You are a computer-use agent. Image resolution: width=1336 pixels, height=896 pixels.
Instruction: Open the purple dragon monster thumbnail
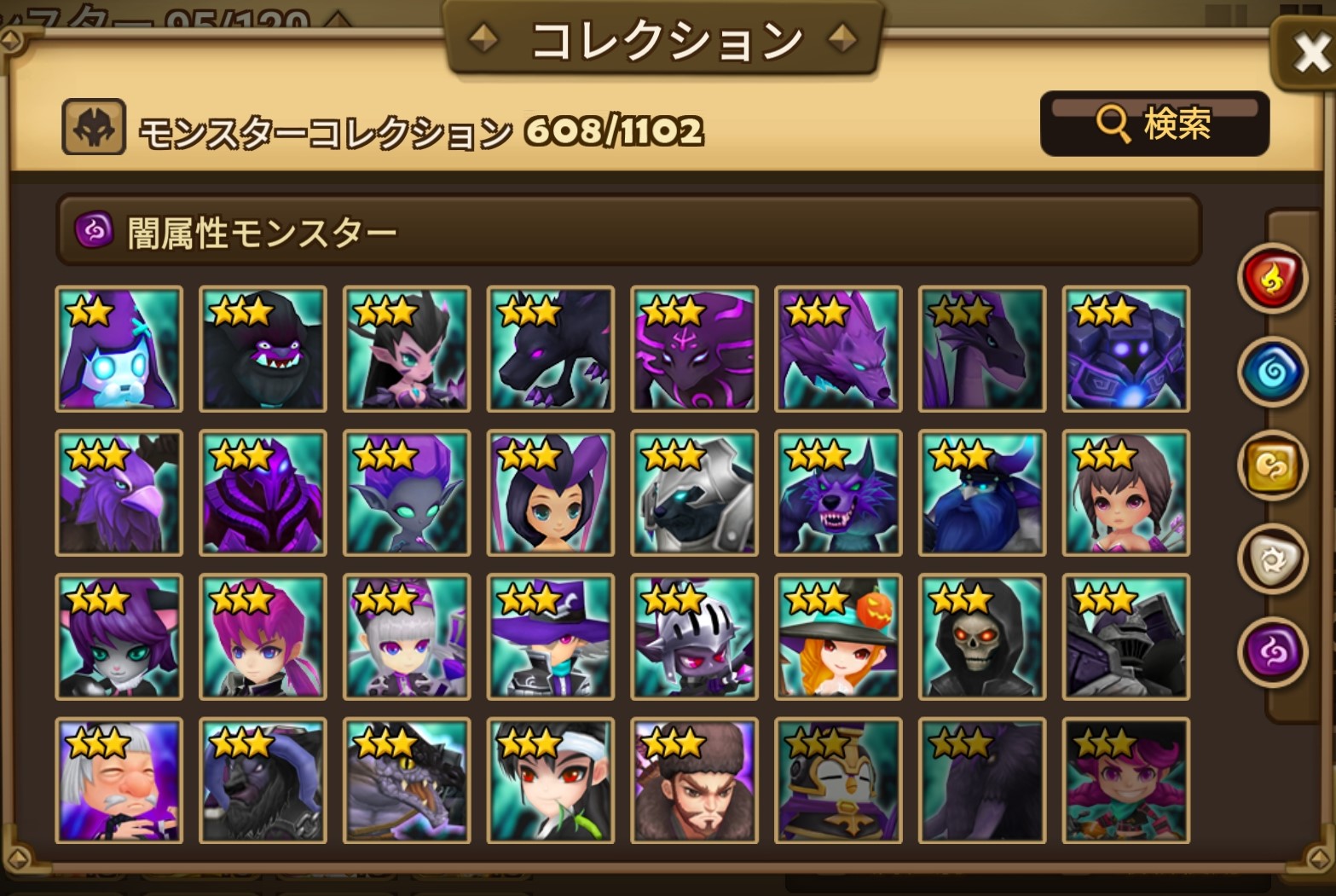(981, 350)
